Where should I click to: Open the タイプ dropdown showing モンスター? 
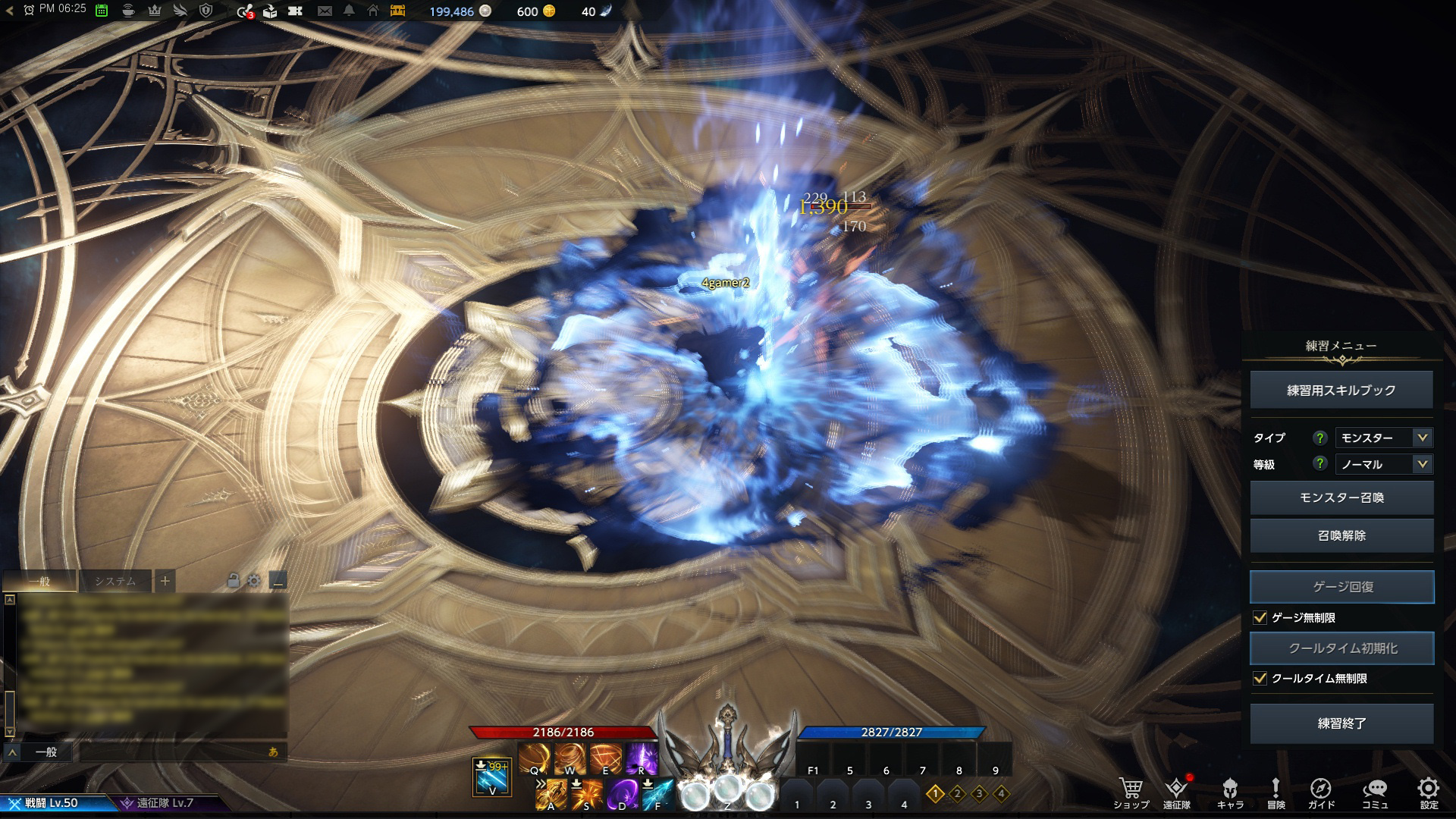[x=1383, y=438]
